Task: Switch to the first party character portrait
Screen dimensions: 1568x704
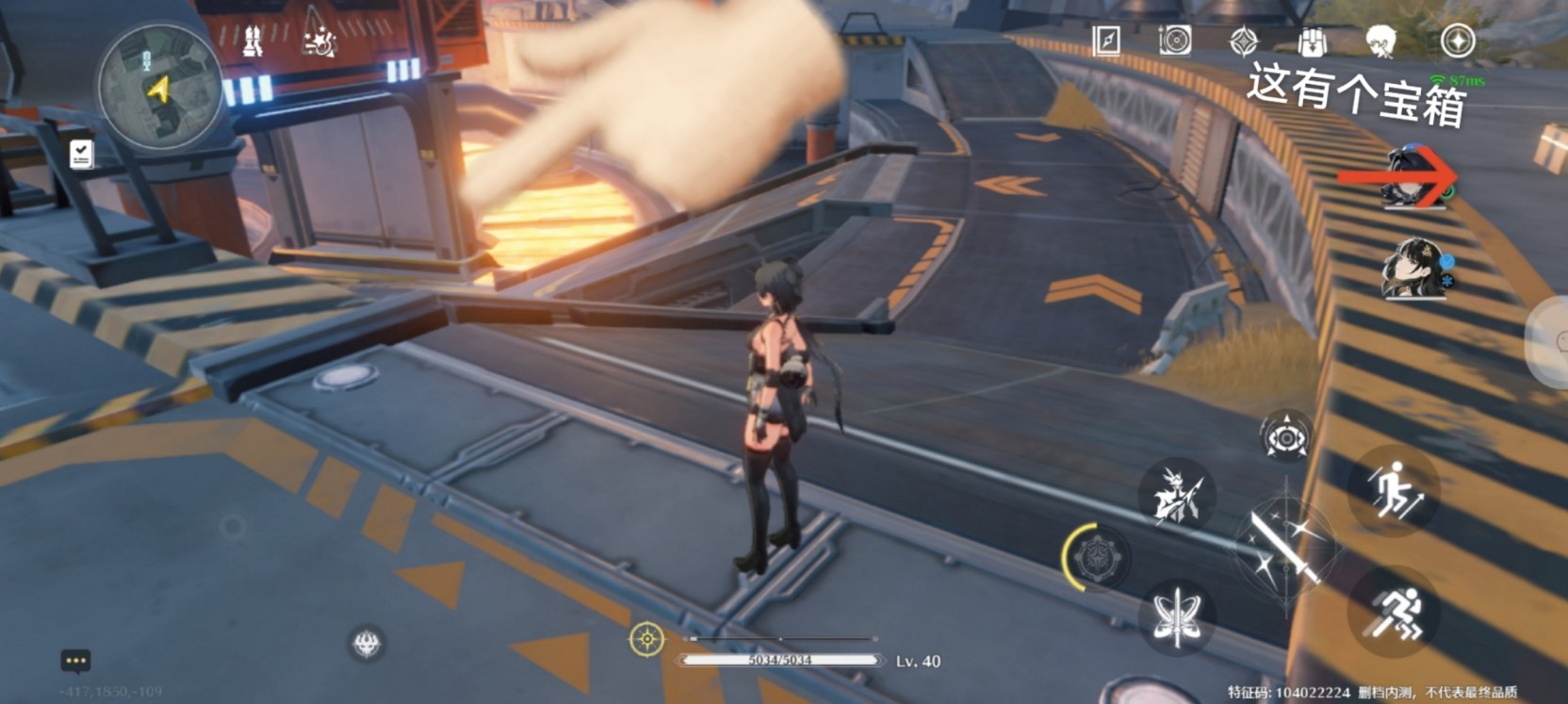Action: pyautogui.click(x=1413, y=177)
